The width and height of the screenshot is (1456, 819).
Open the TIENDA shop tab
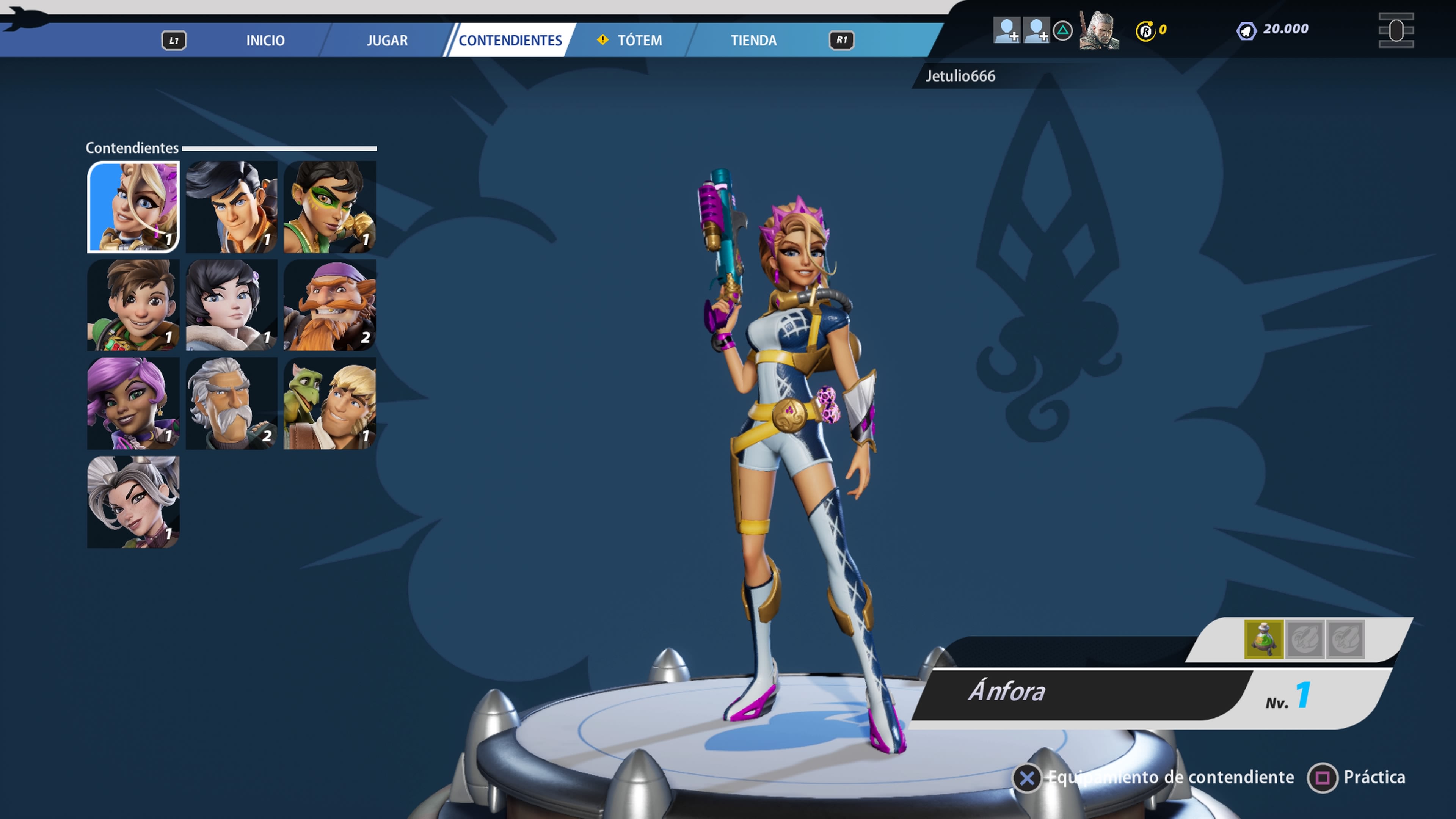pos(753,41)
